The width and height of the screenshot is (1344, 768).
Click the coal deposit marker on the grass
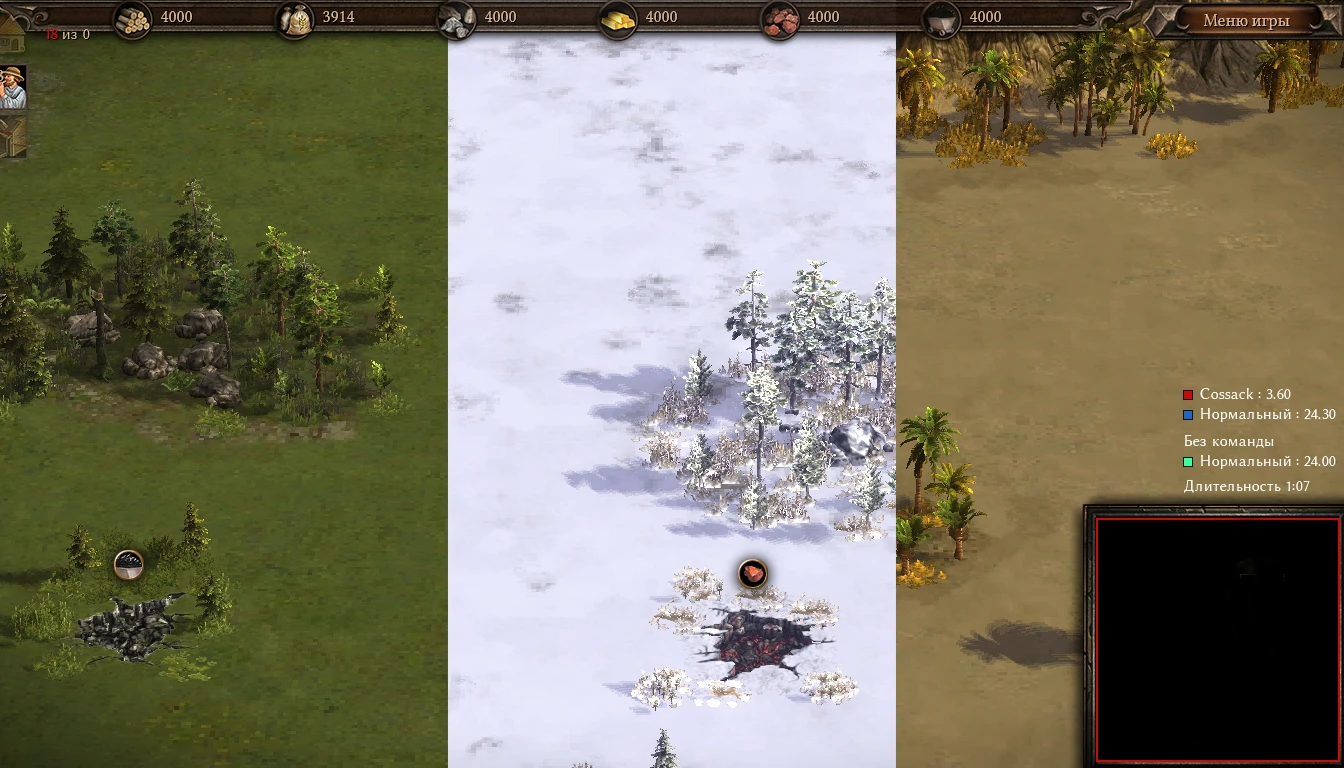coord(128,564)
